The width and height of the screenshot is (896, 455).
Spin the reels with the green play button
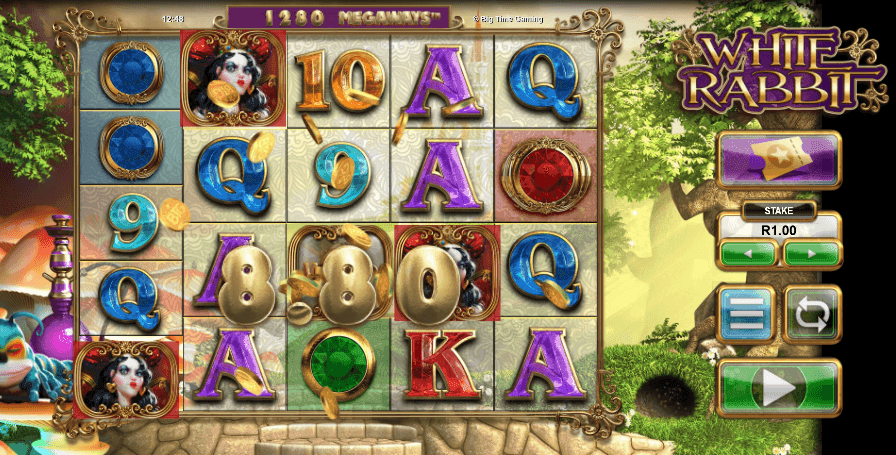[779, 388]
